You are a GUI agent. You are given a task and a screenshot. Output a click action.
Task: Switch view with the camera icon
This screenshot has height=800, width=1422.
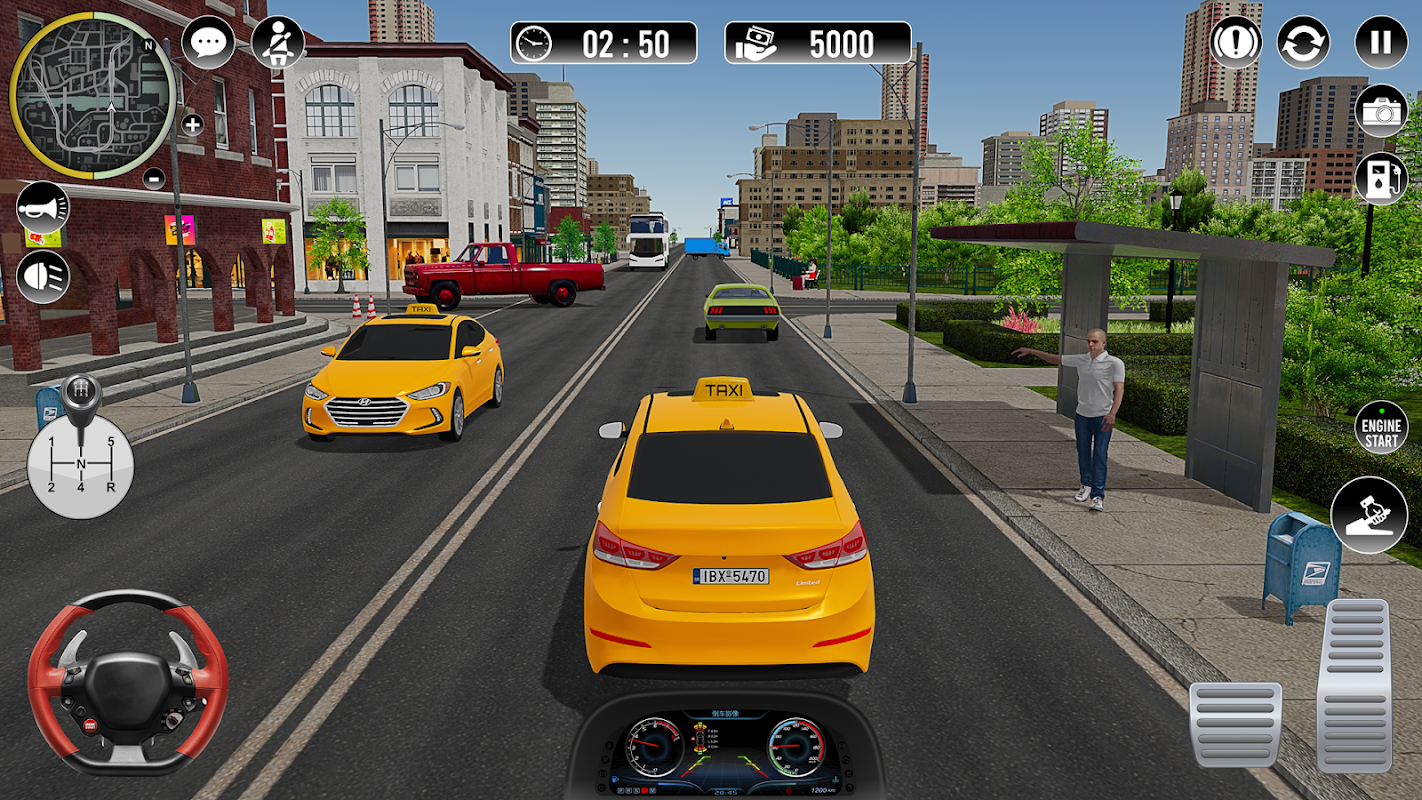point(1381,111)
